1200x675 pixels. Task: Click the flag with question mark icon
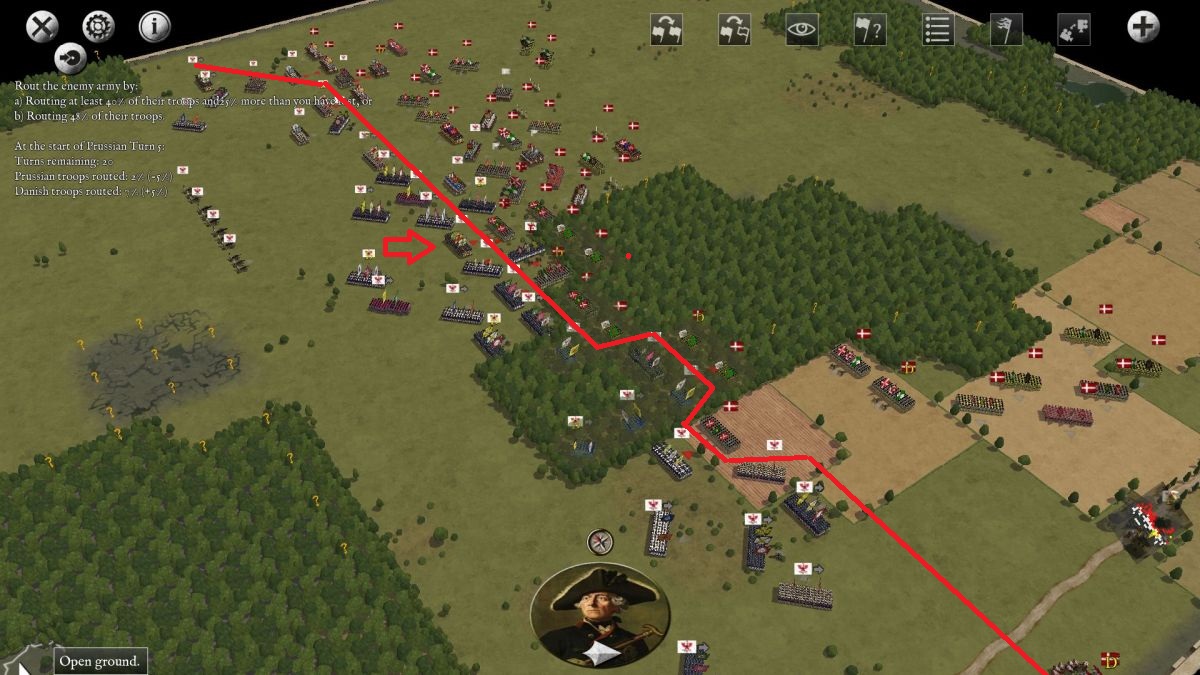[x=870, y=29]
